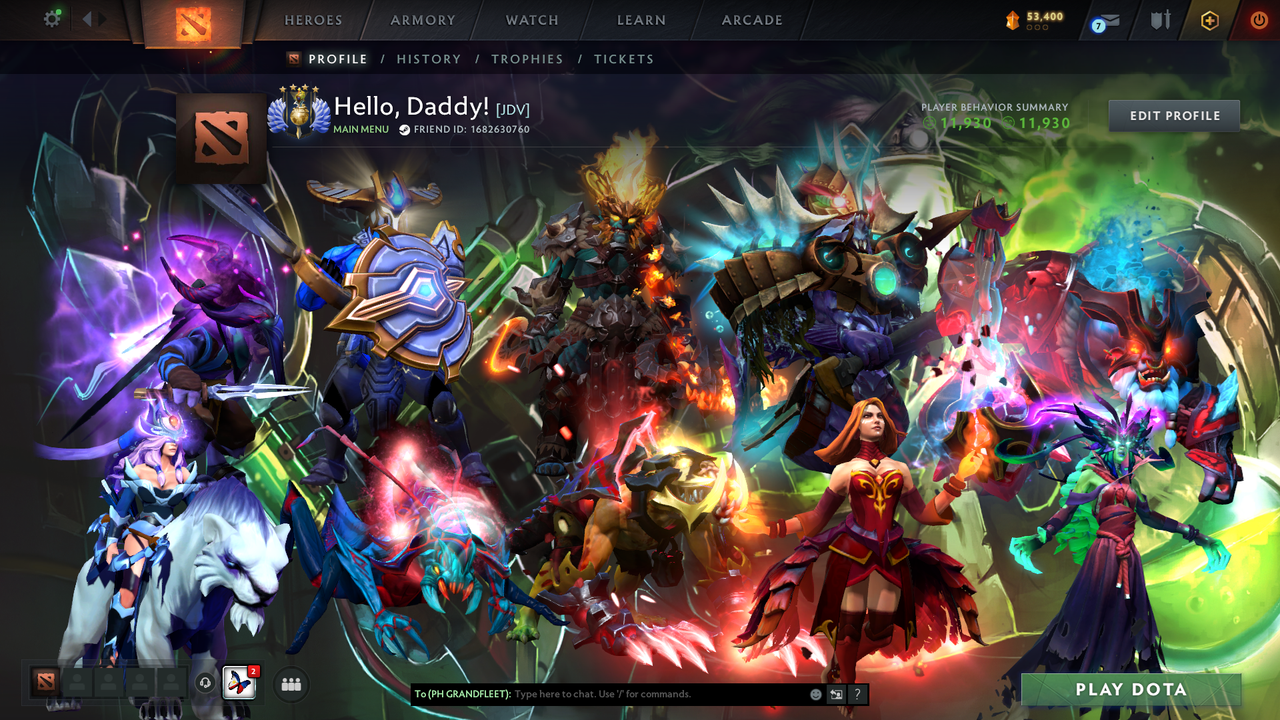The height and width of the screenshot is (720, 1280).
Task: Open the armory shield and sword icon
Action: pos(1161,19)
